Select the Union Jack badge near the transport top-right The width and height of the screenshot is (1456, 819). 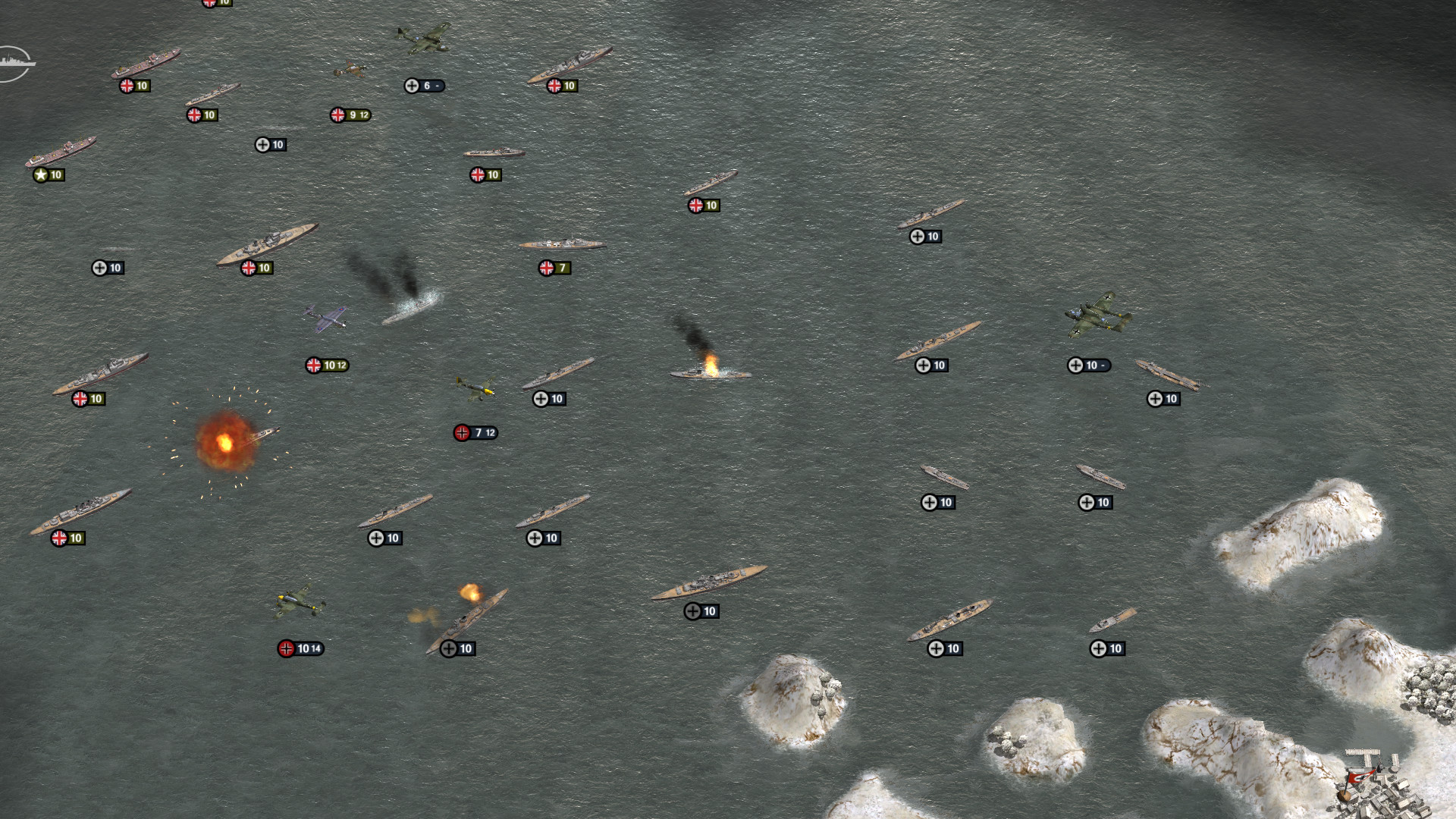[x=559, y=85]
